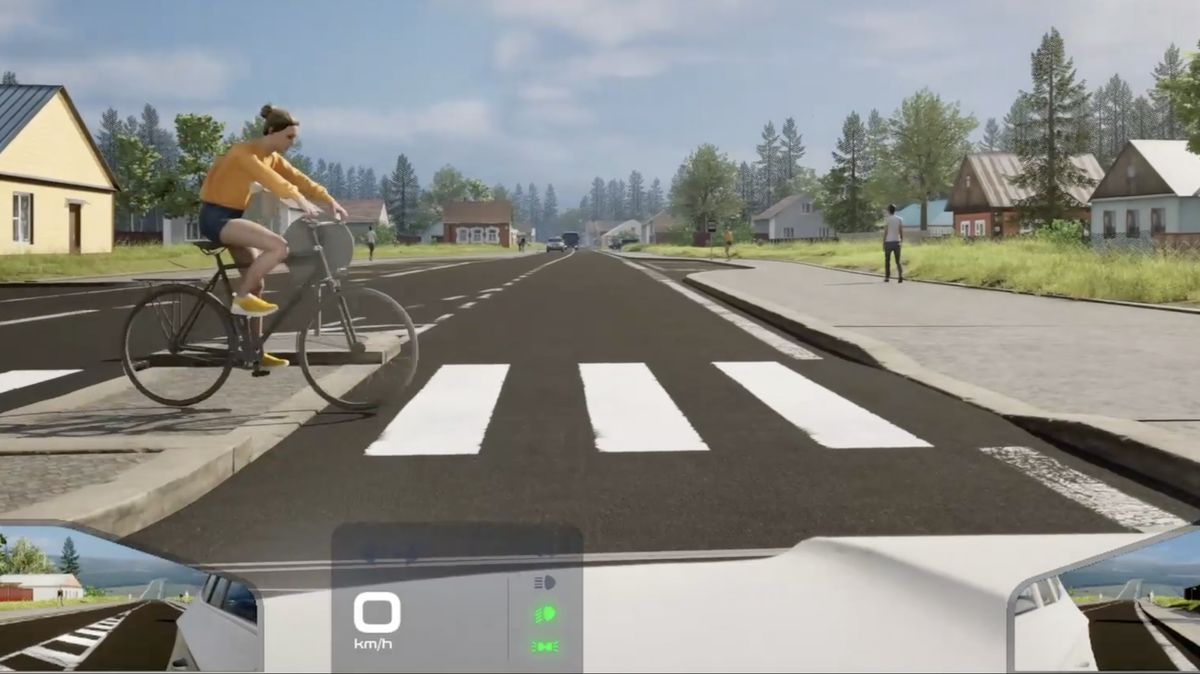
Task: Toggle the green low beam headlight icon
Action: [544, 614]
